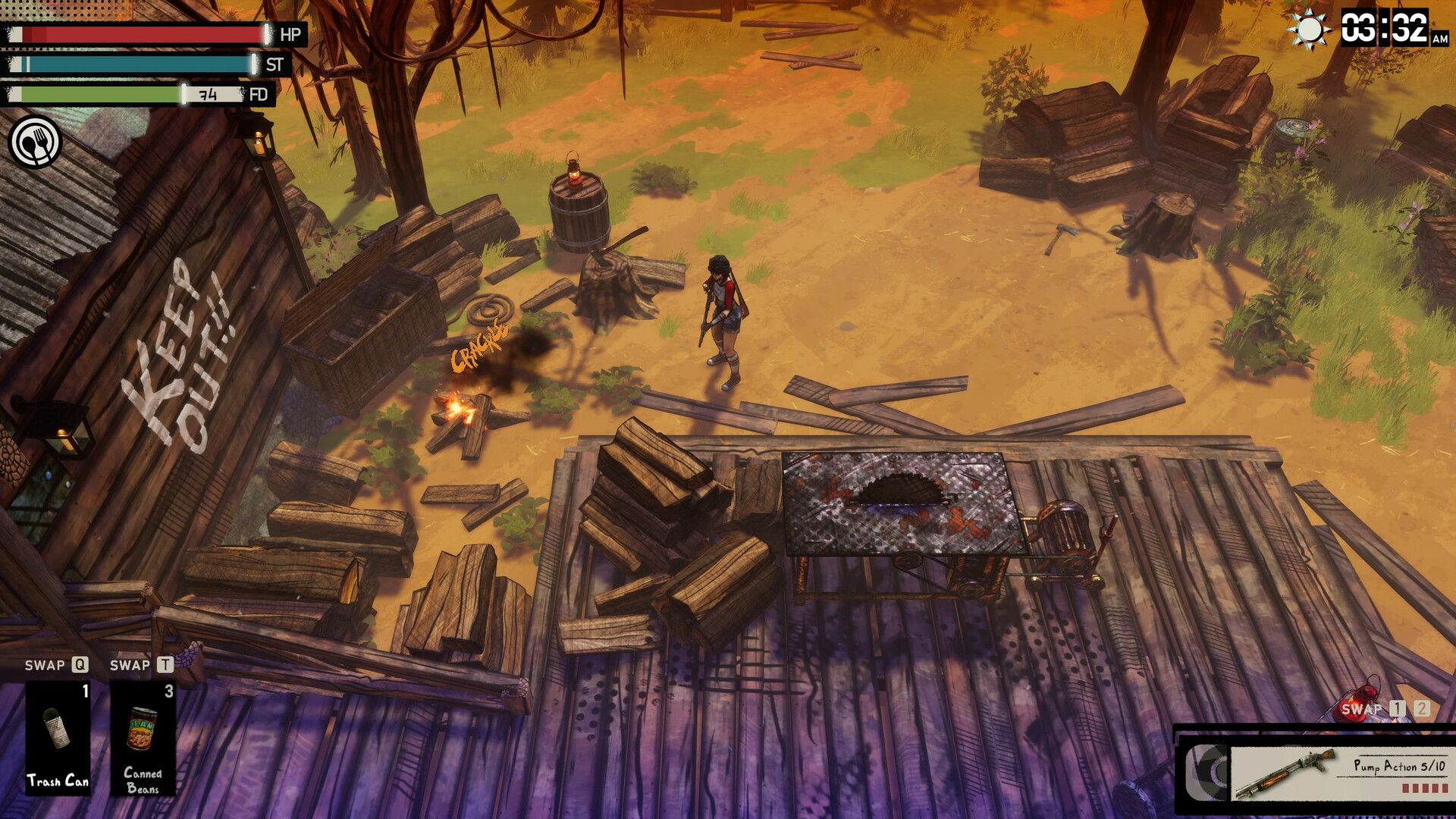Image resolution: width=1456 pixels, height=819 pixels.
Task: Click the item count 3 on Canned Beans
Action: 170,691
